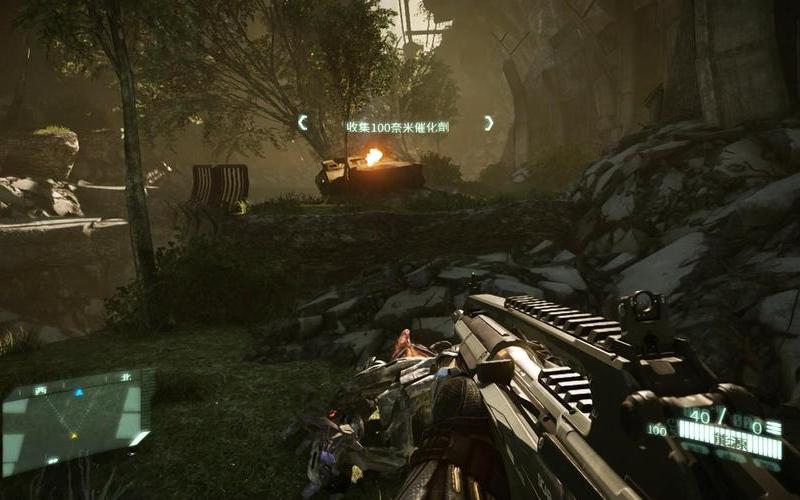This screenshot has height=500, width=800.
Task: Click the three-bar fire mode icon
Action: [x=773, y=427]
